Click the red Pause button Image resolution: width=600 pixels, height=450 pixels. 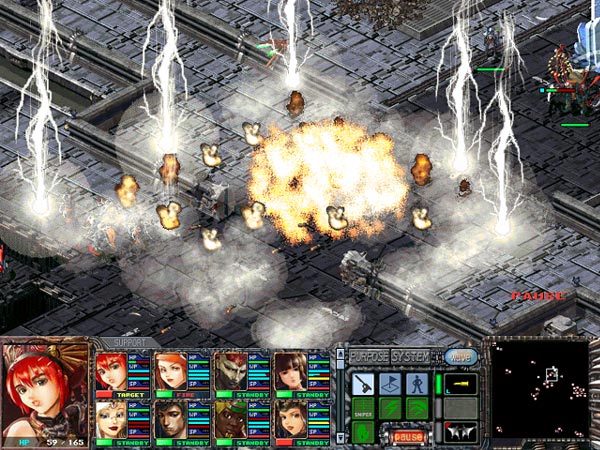406,436
